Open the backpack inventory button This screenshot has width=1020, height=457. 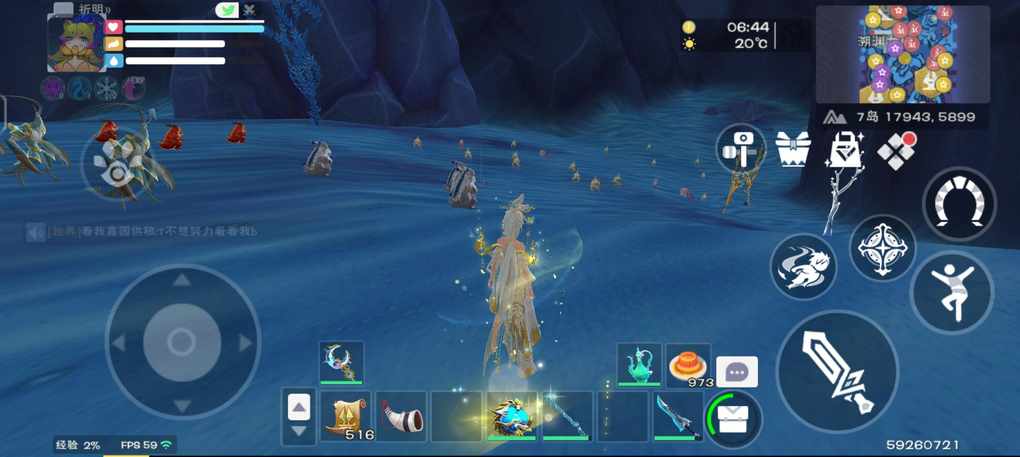734,418
